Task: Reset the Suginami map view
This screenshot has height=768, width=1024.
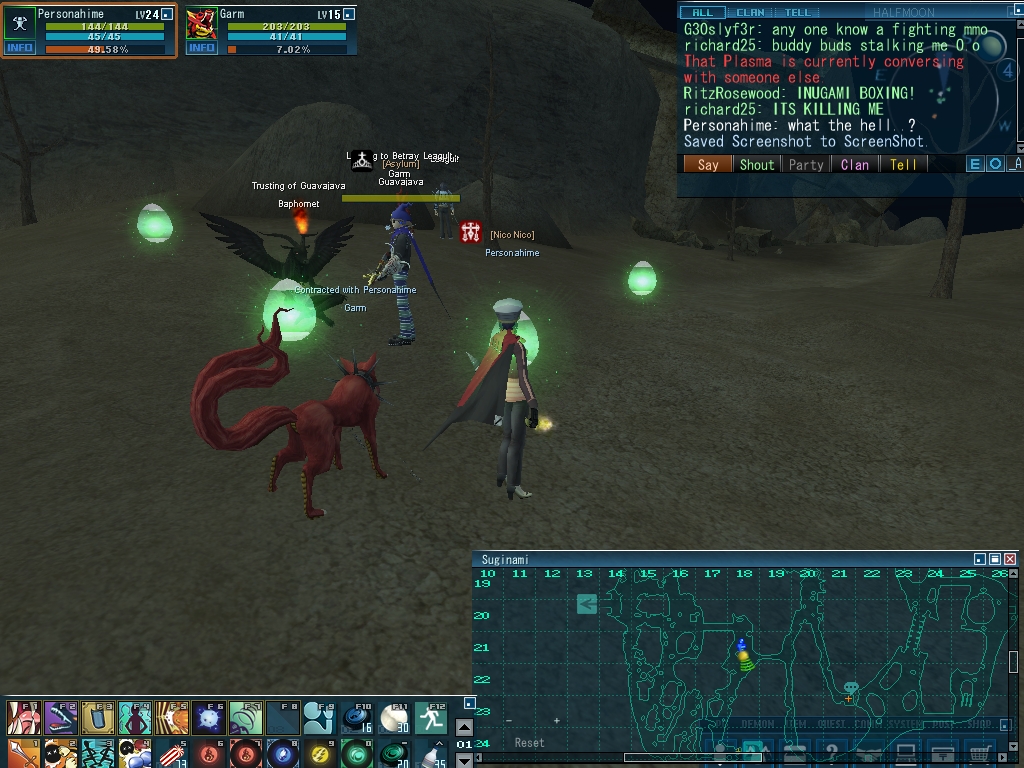Action: 529,743
